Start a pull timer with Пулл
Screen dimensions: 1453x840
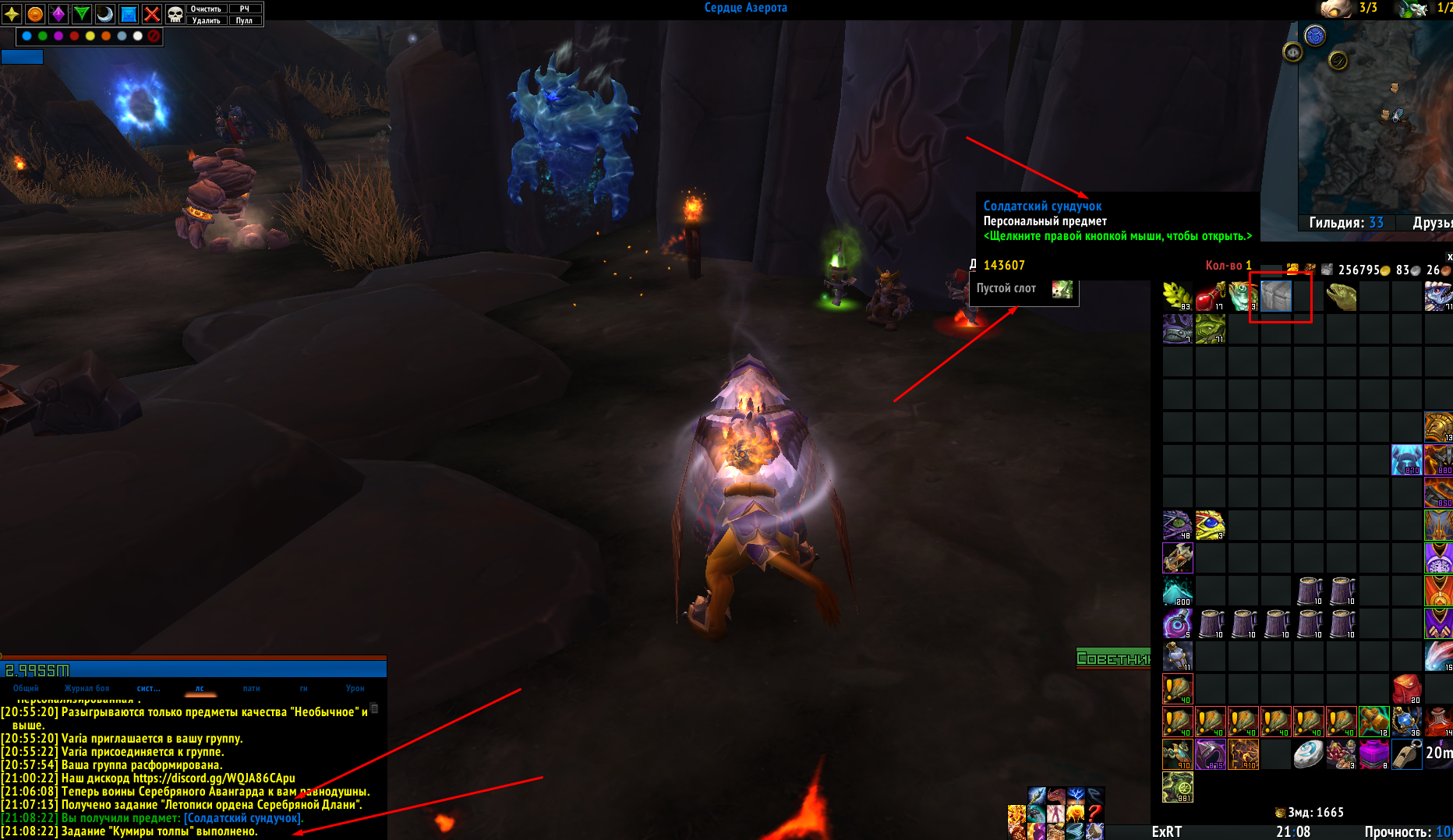click(x=245, y=20)
